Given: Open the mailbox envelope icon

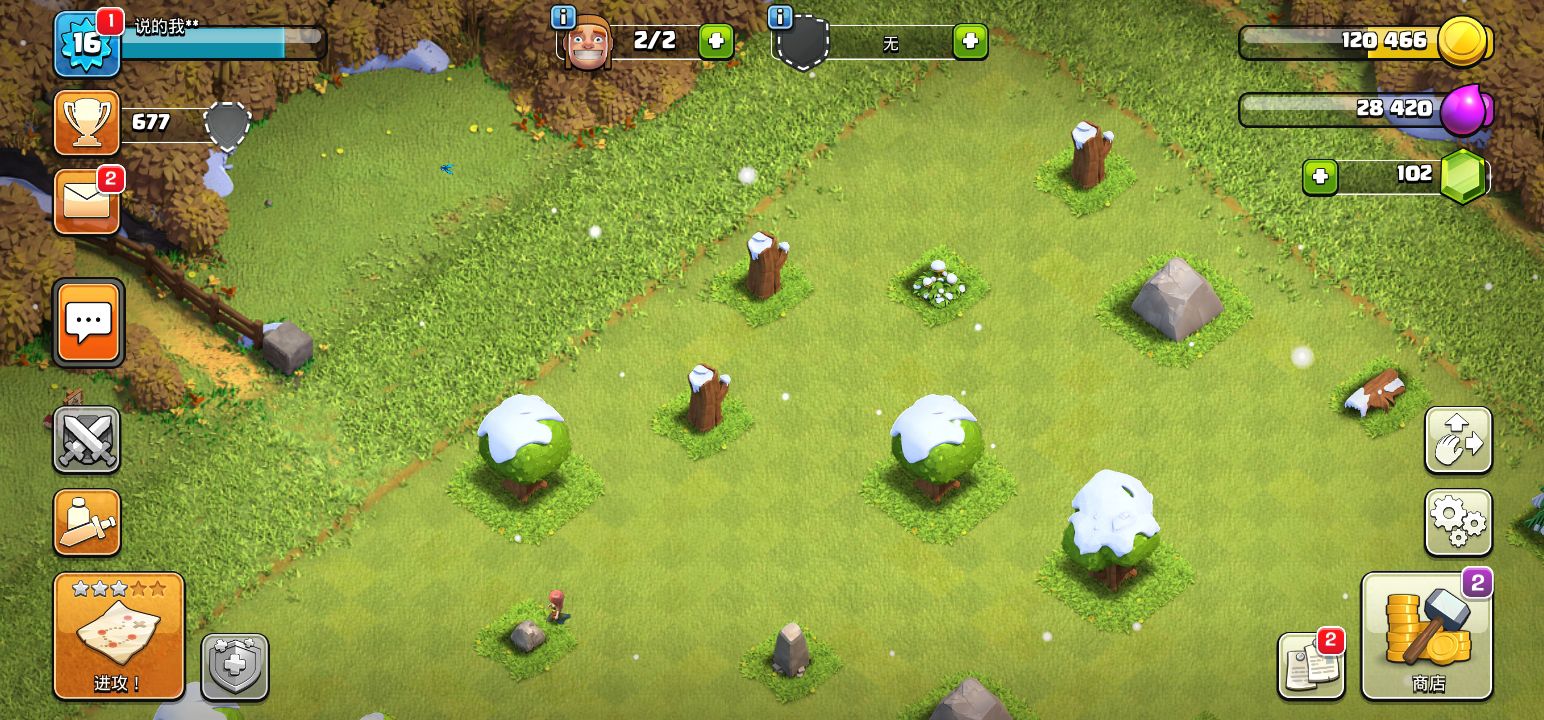Looking at the screenshot, I should (x=87, y=201).
